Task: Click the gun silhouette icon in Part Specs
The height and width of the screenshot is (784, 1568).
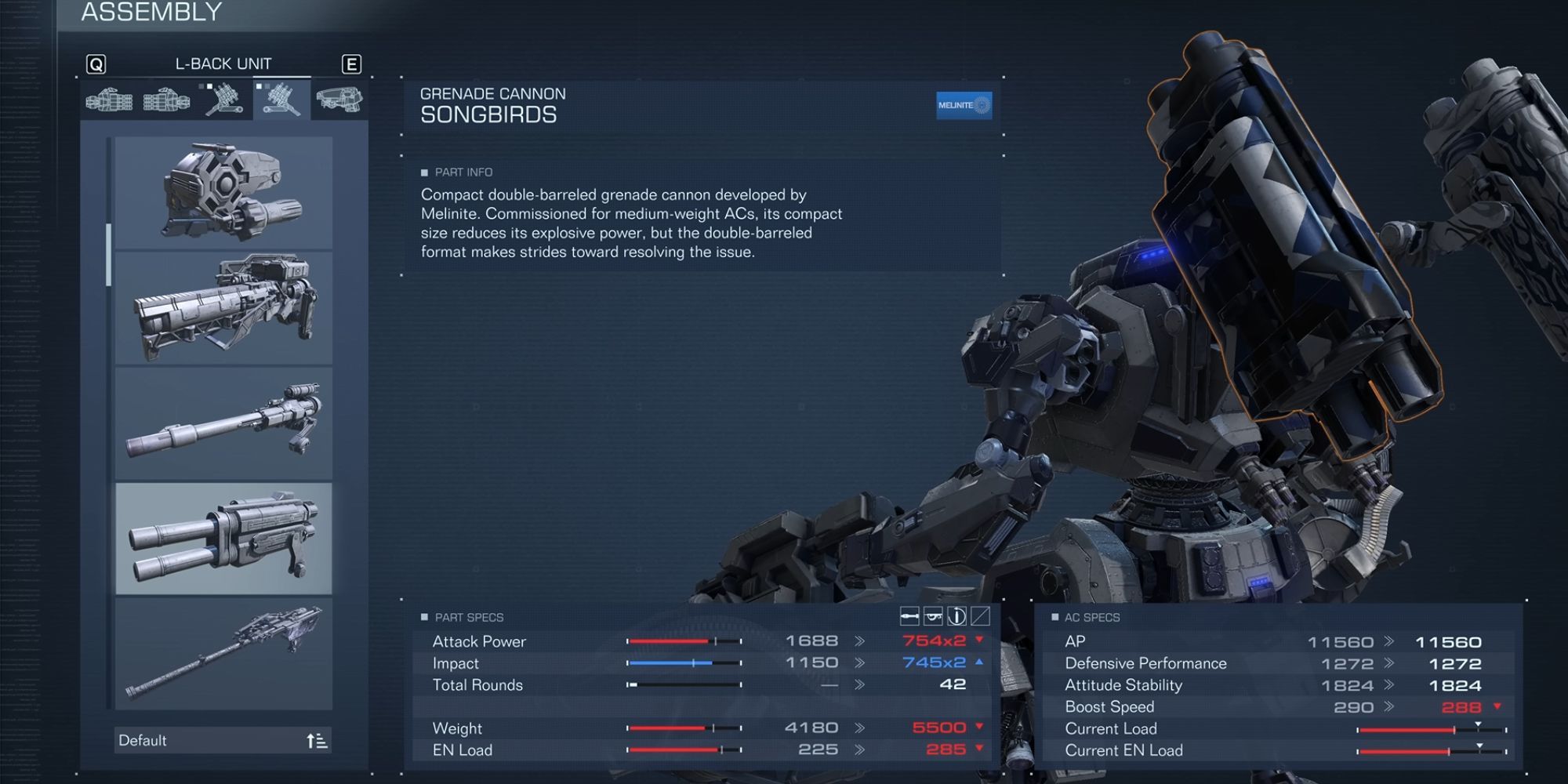Action: pyautogui.click(x=933, y=616)
